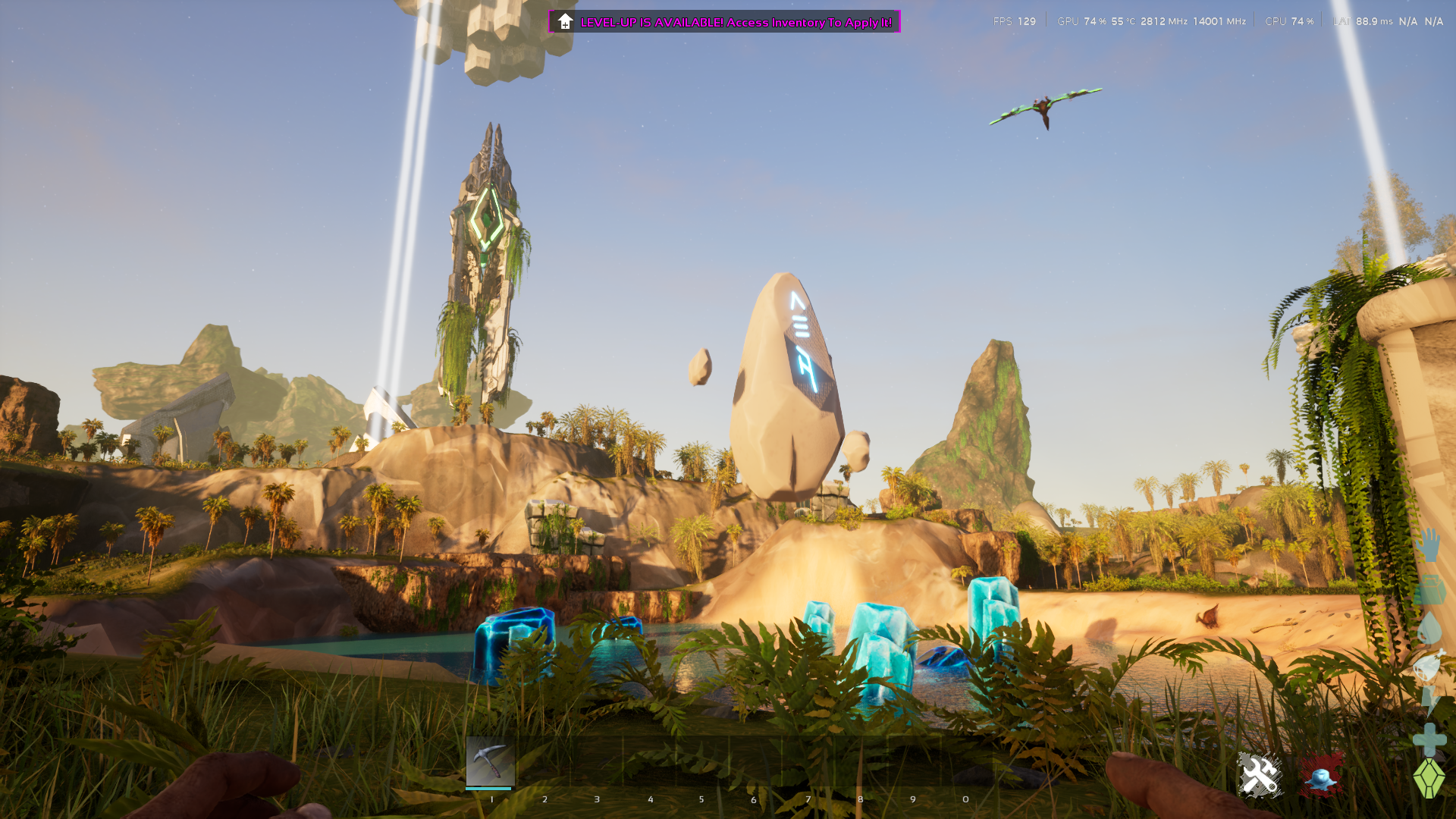Image resolution: width=1456 pixels, height=819 pixels.
Task: Click the hammer and wrench status icon
Action: [x=1260, y=775]
